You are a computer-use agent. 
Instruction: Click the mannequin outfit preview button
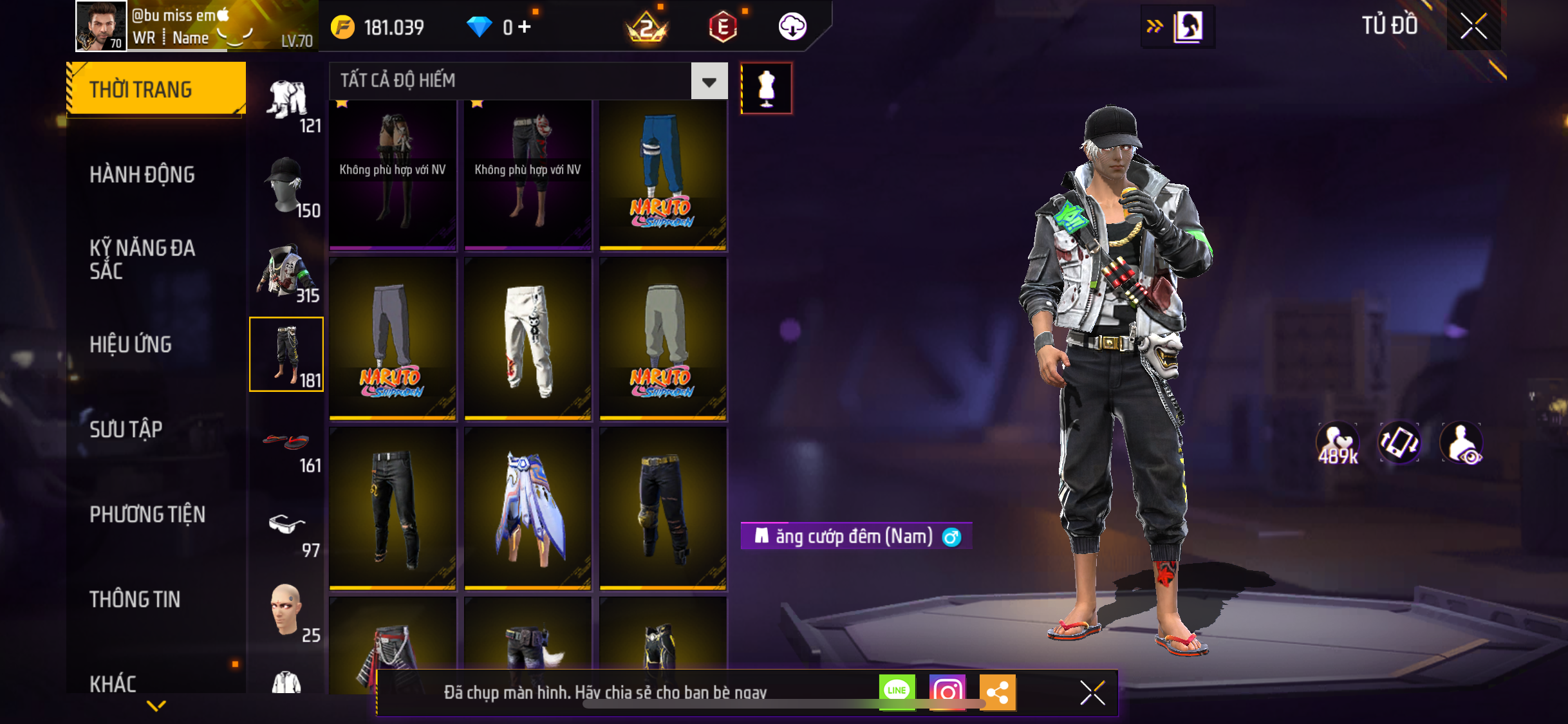tap(766, 88)
